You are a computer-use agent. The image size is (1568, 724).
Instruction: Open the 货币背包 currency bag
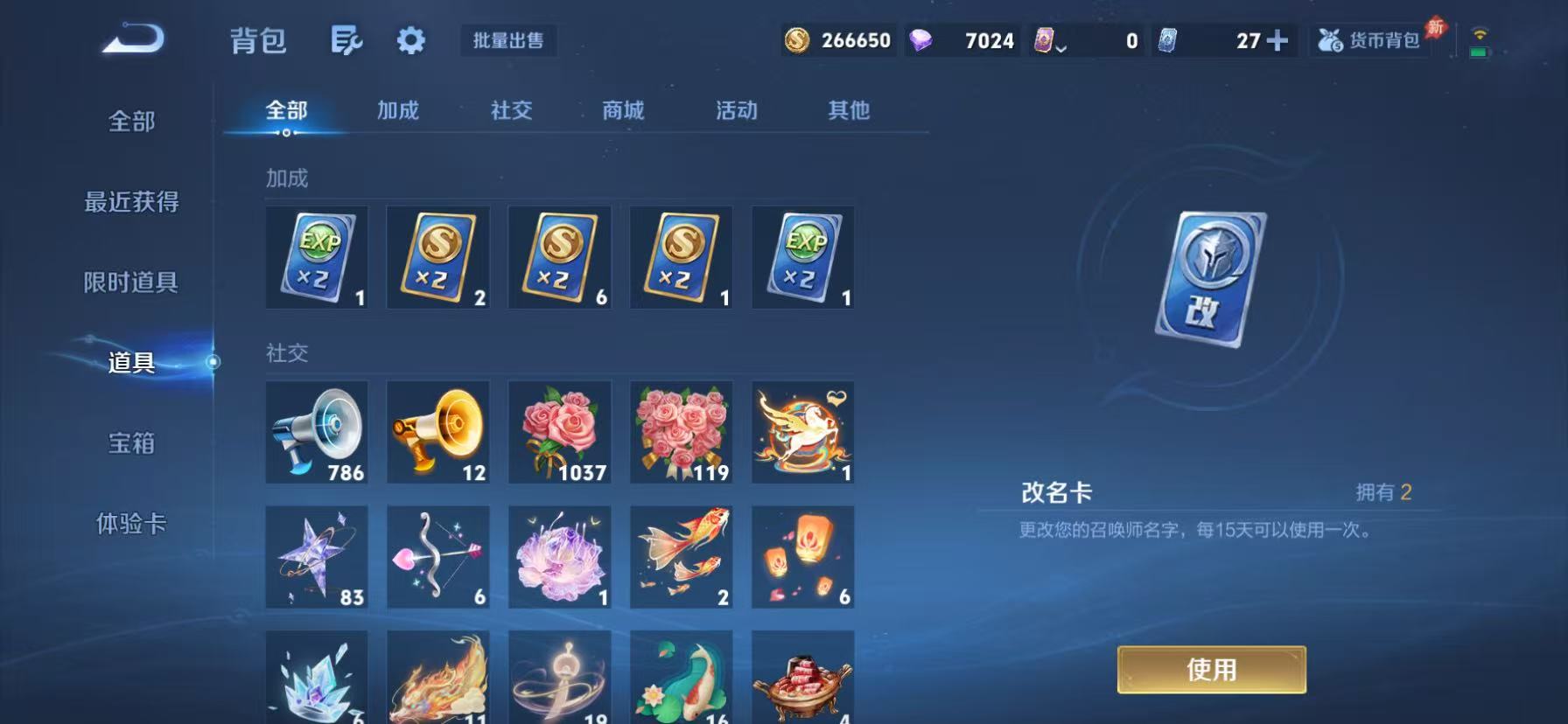pyautogui.click(x=1371, y=40)
